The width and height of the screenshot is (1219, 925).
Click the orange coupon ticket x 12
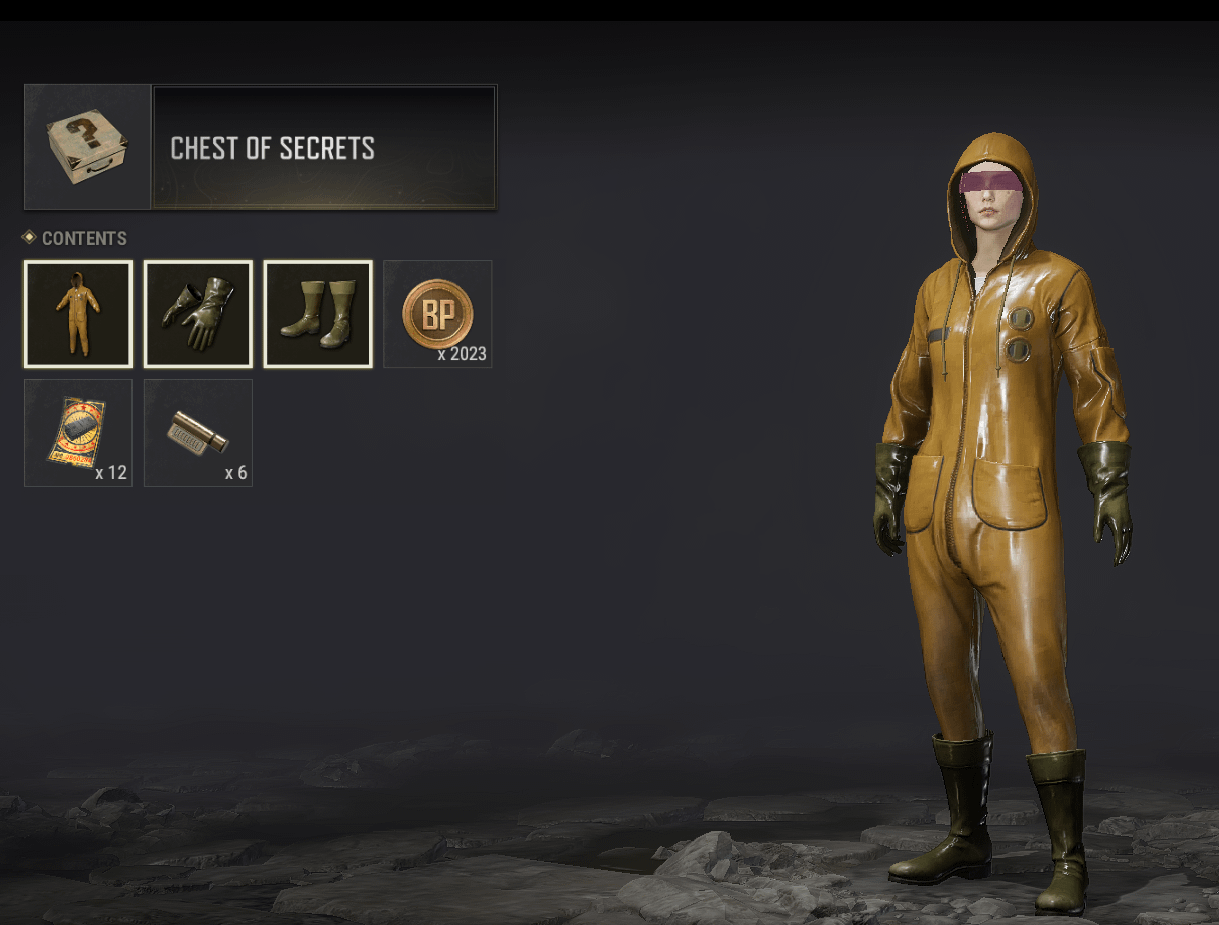click(x=78, y=433)
